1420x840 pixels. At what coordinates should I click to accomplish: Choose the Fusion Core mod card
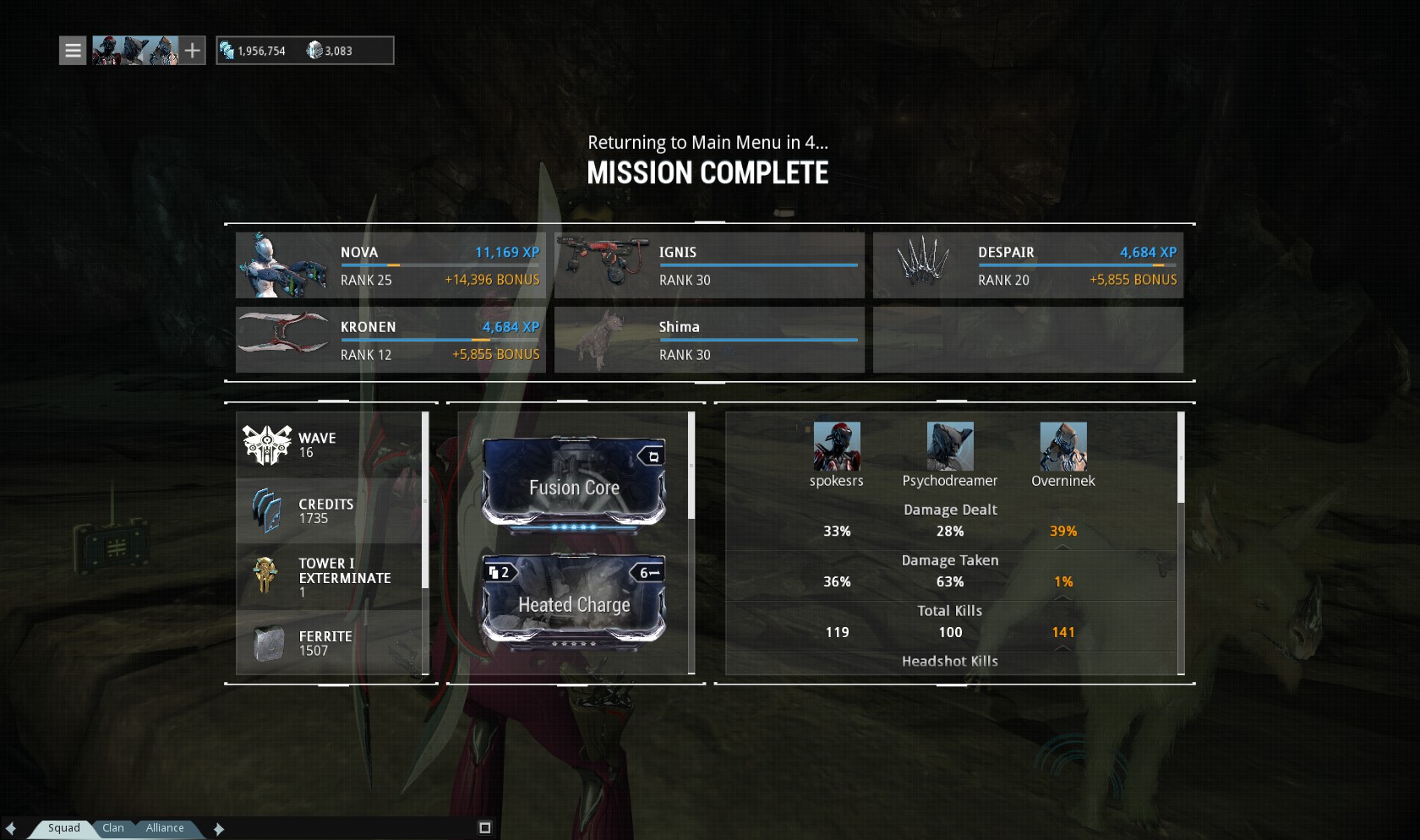pos(574,483)
